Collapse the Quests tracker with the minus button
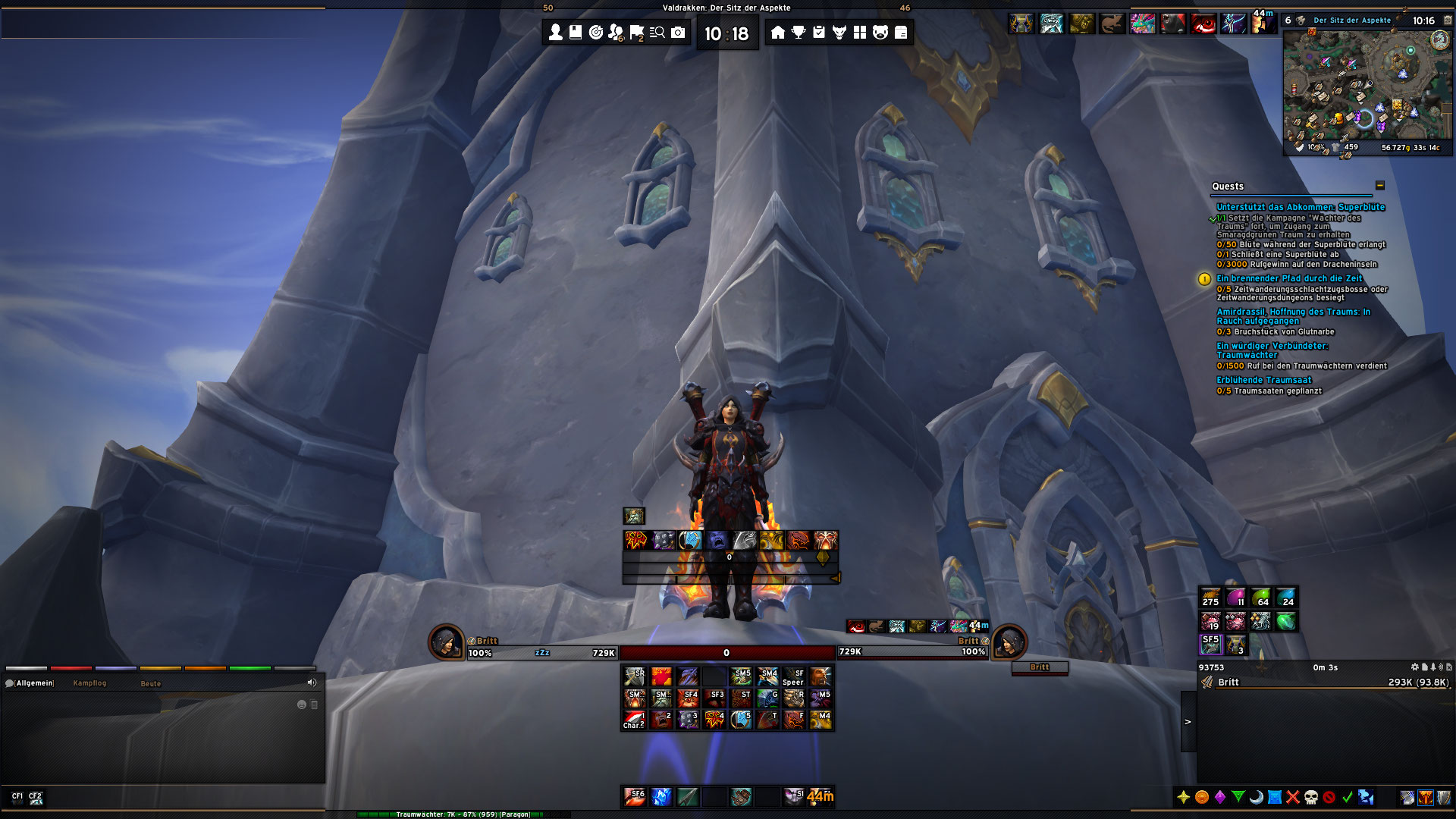 pos(1380,186)
